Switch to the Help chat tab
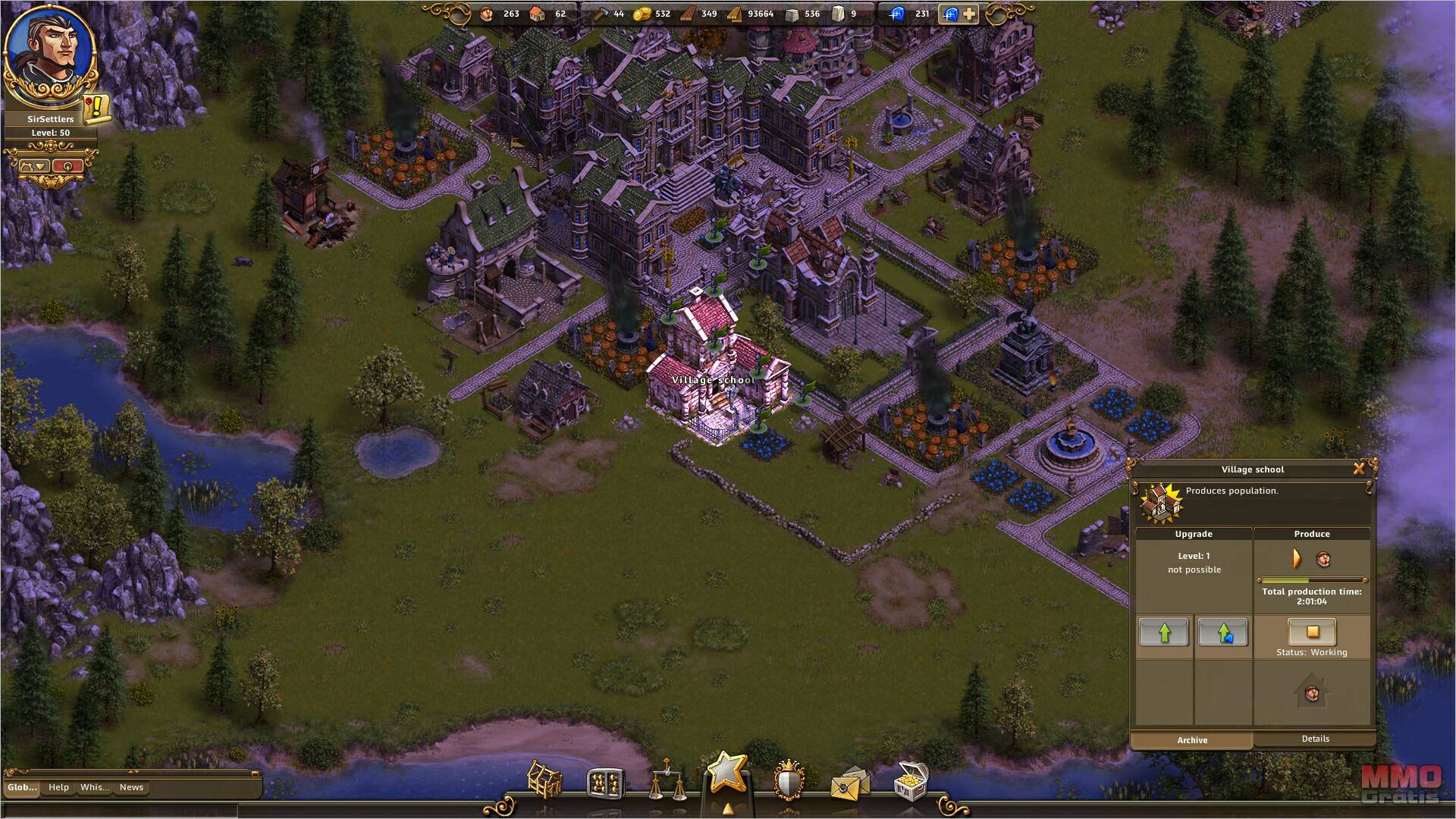The image size is (1456, 819). (58, 787)
